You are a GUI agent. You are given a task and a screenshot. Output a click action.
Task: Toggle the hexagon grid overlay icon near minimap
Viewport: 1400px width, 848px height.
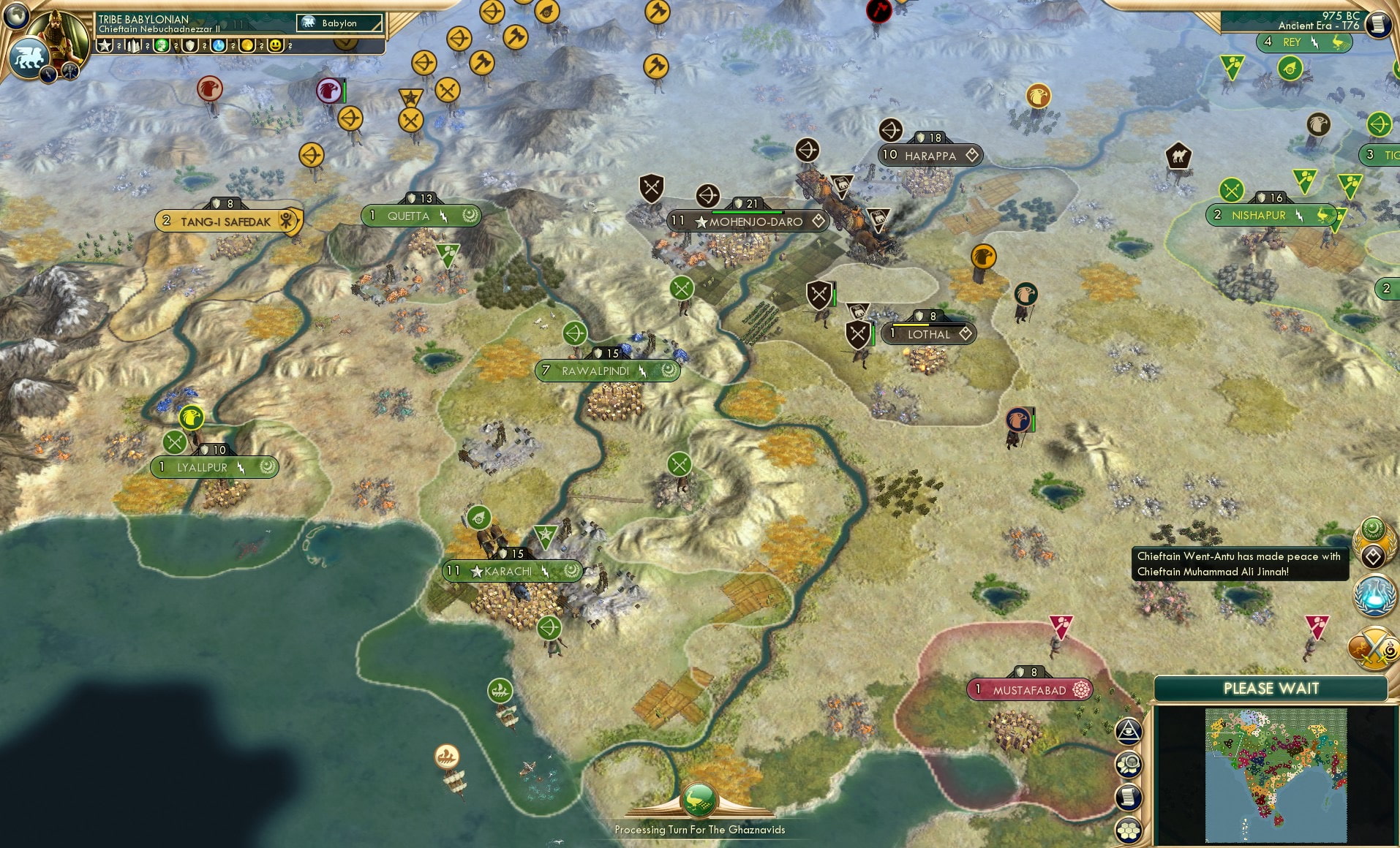1129,829
